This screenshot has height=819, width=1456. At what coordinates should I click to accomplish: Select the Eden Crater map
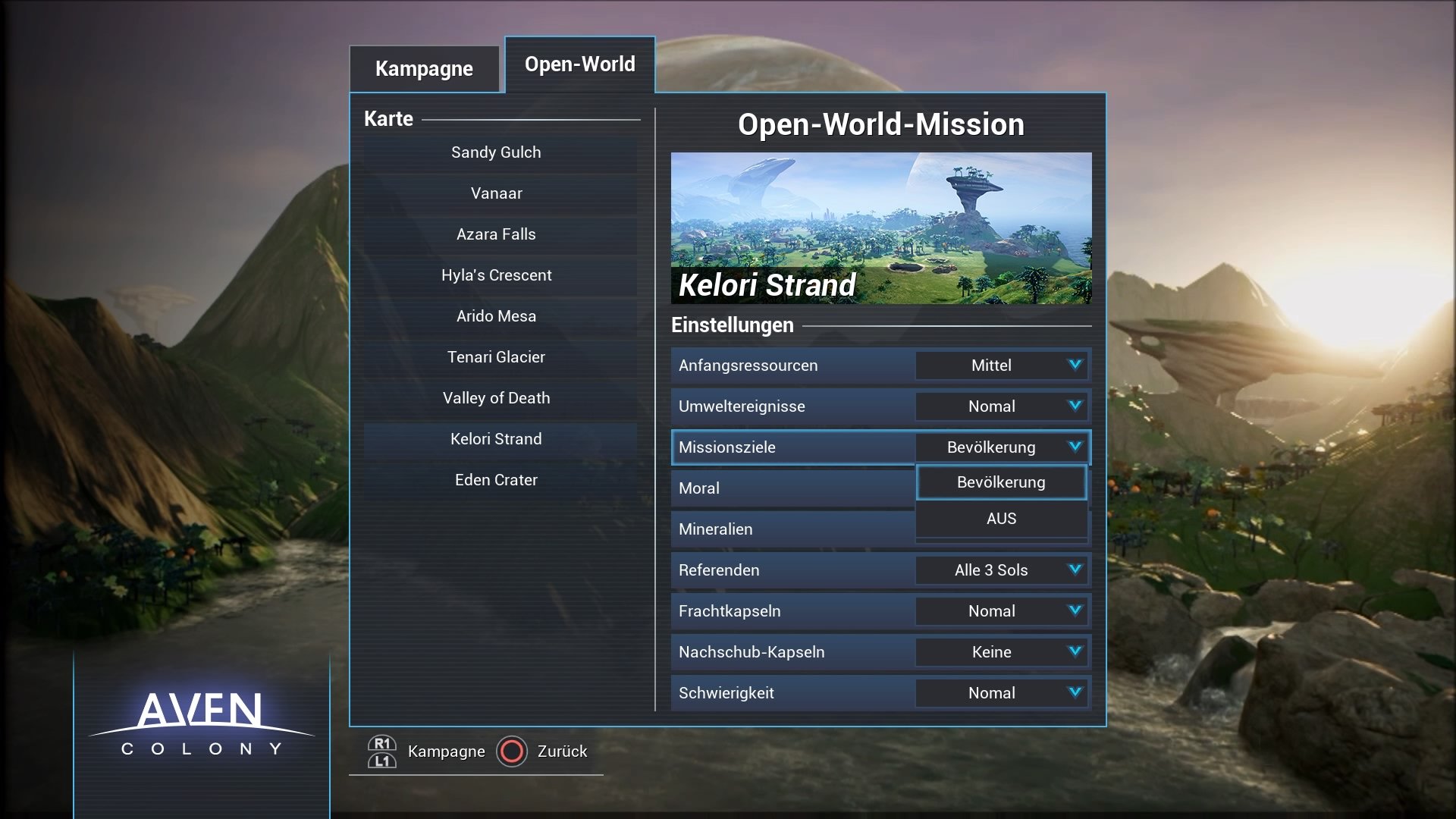click(497, 479)
